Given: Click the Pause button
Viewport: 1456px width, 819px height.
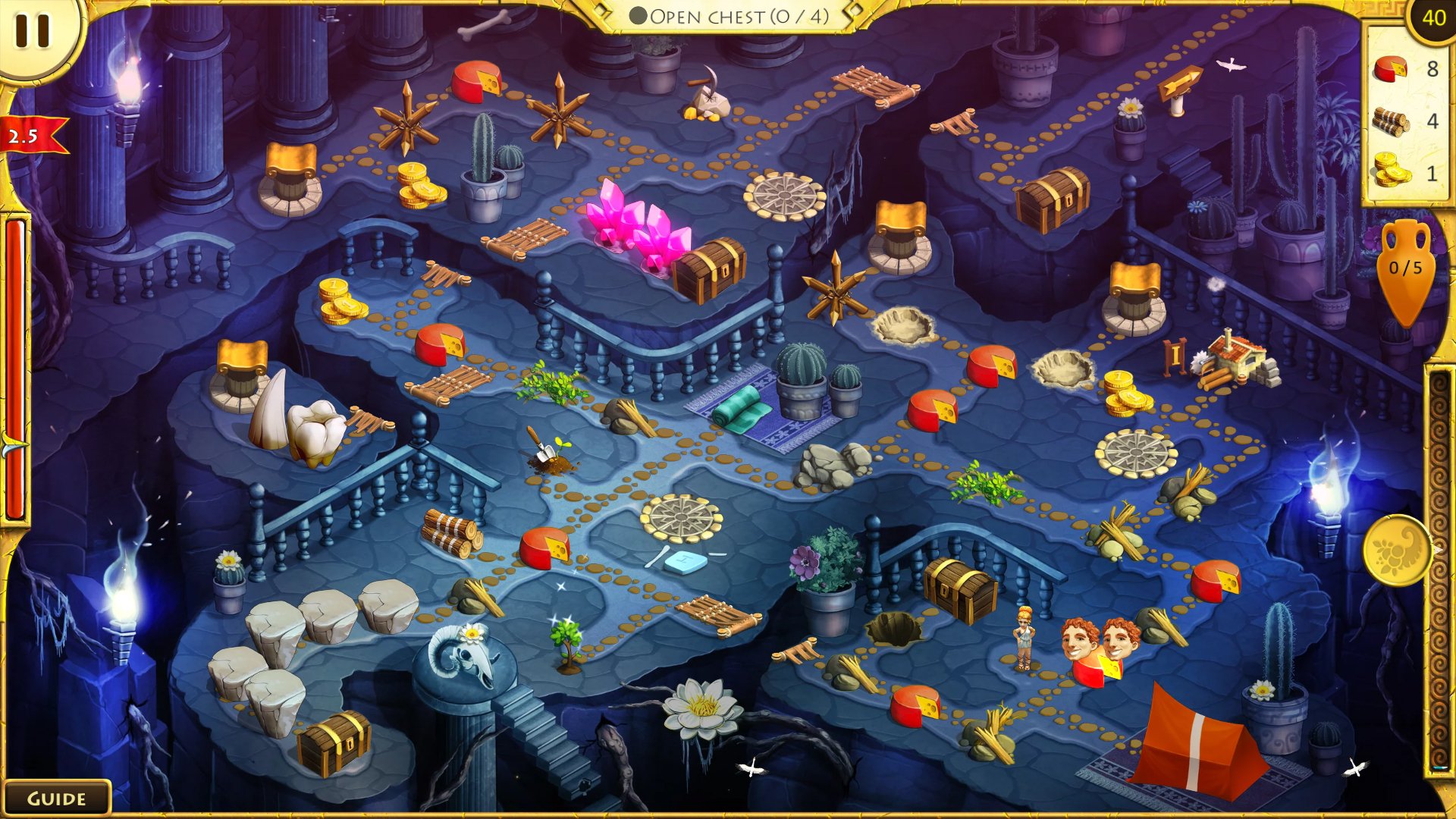Looking at the screenshot, I should (32, 32).
